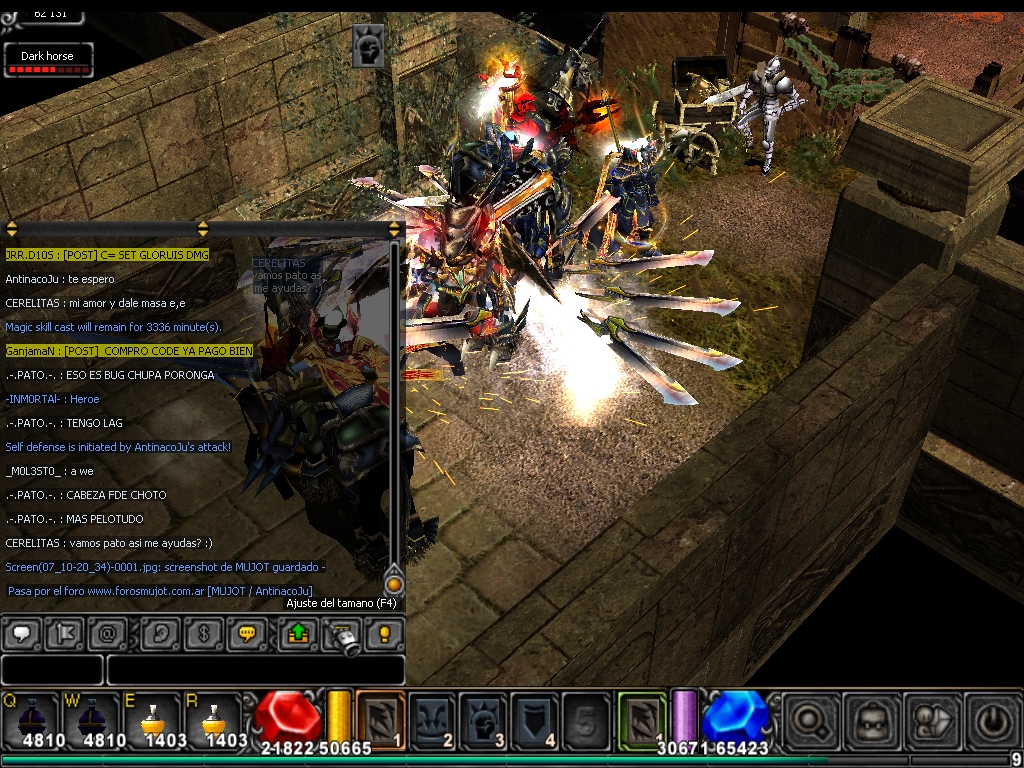The width and height of the screenshot is (1024, 768).
Task: Toggle the yellow speech bubble button
Action: (245, 633)
